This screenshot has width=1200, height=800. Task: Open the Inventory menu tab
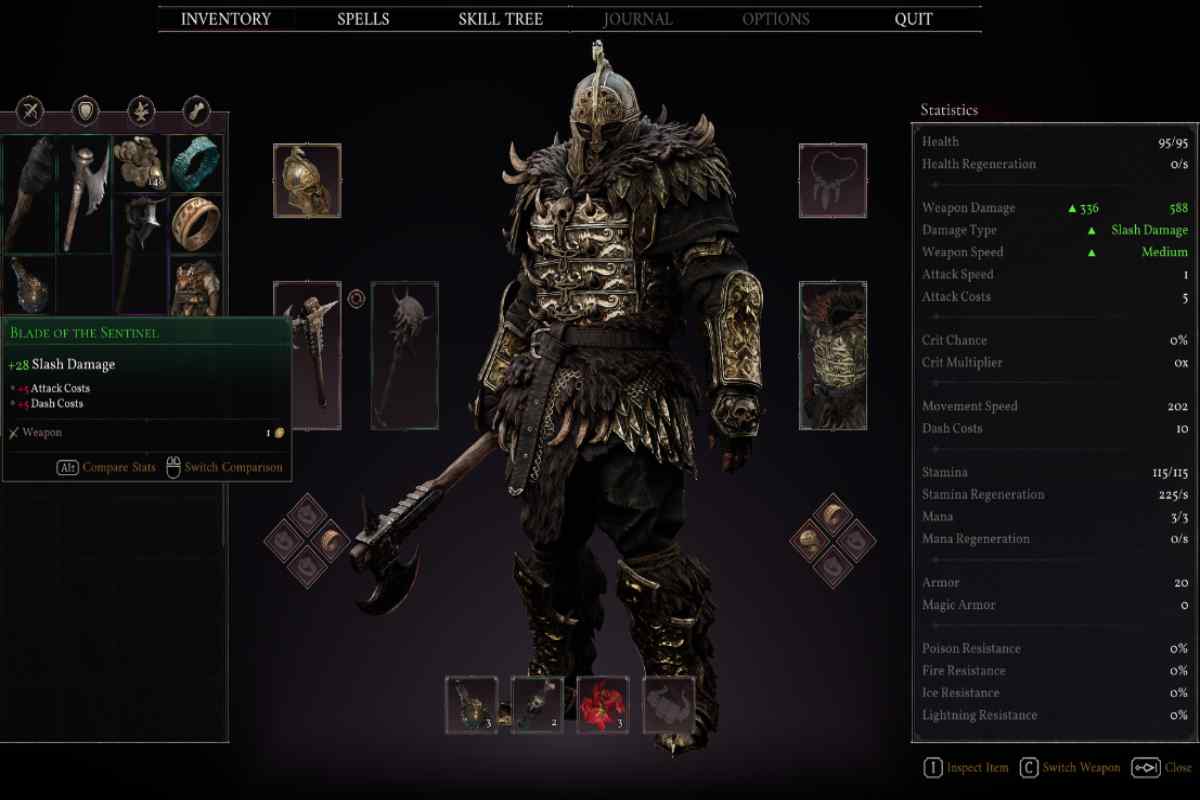[225, 19]
